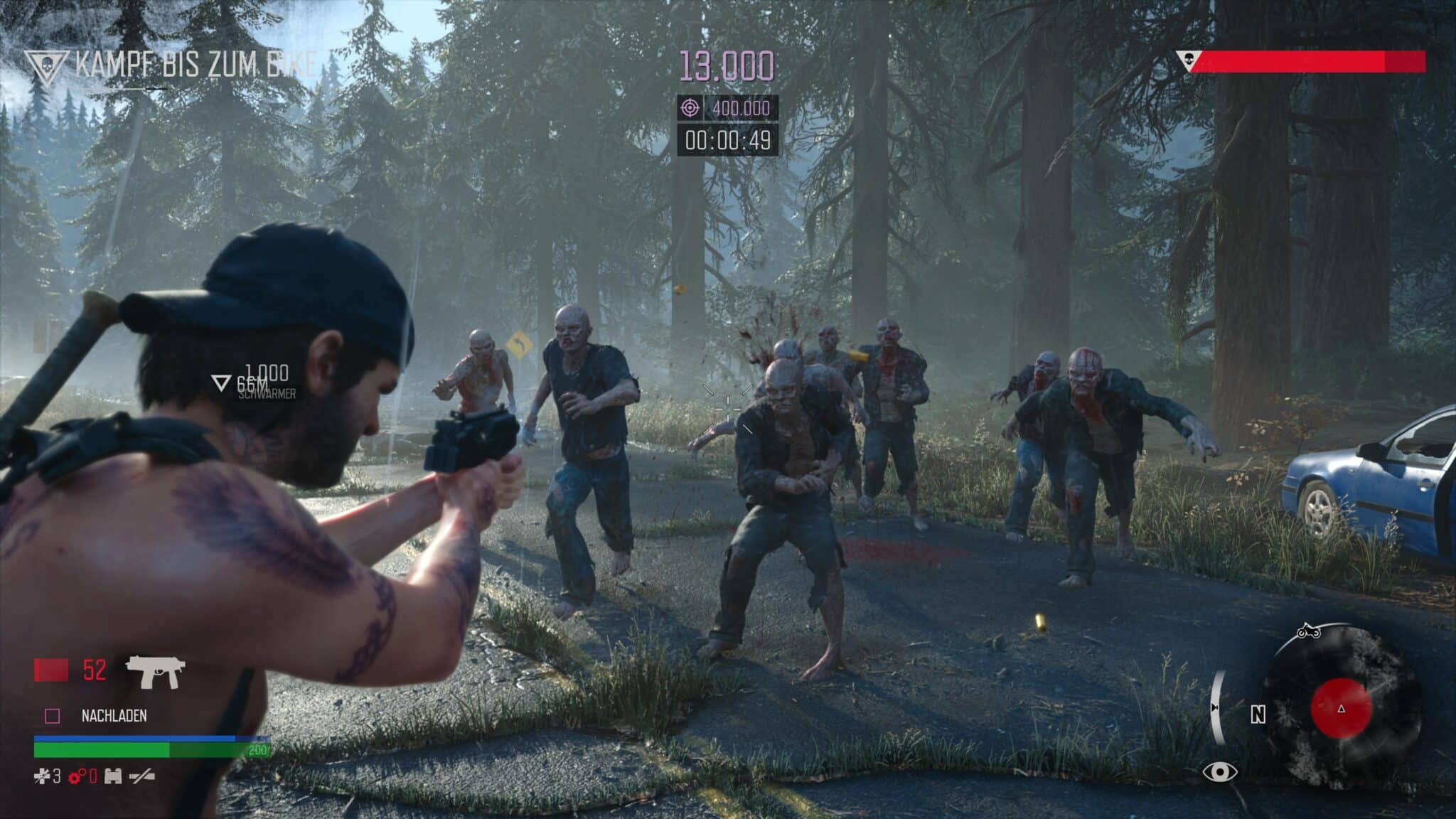
Task: Select the medkit icon showing 3
Action: (42, 776)
